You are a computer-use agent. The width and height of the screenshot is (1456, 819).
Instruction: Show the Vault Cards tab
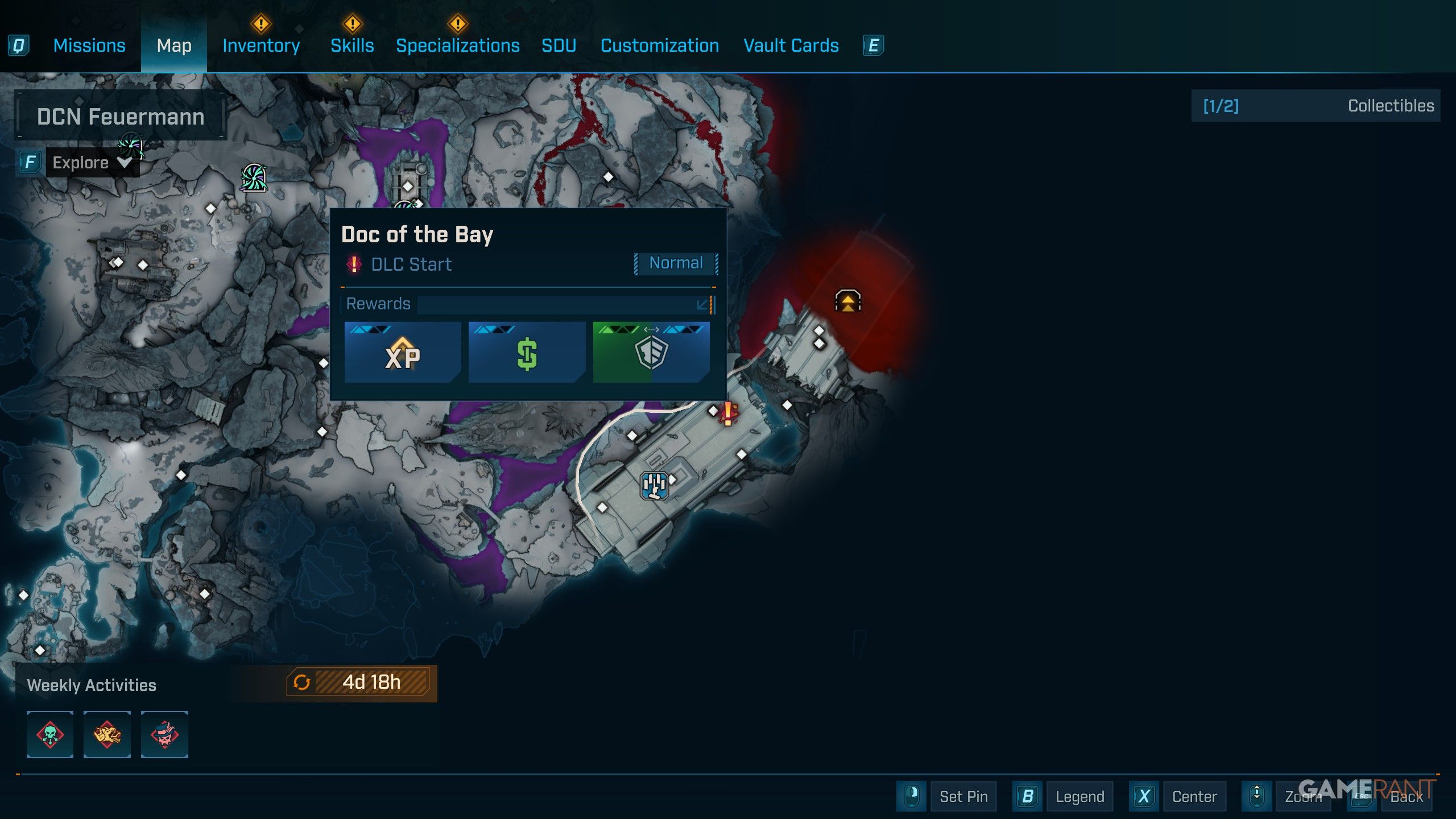coord(791,45)
